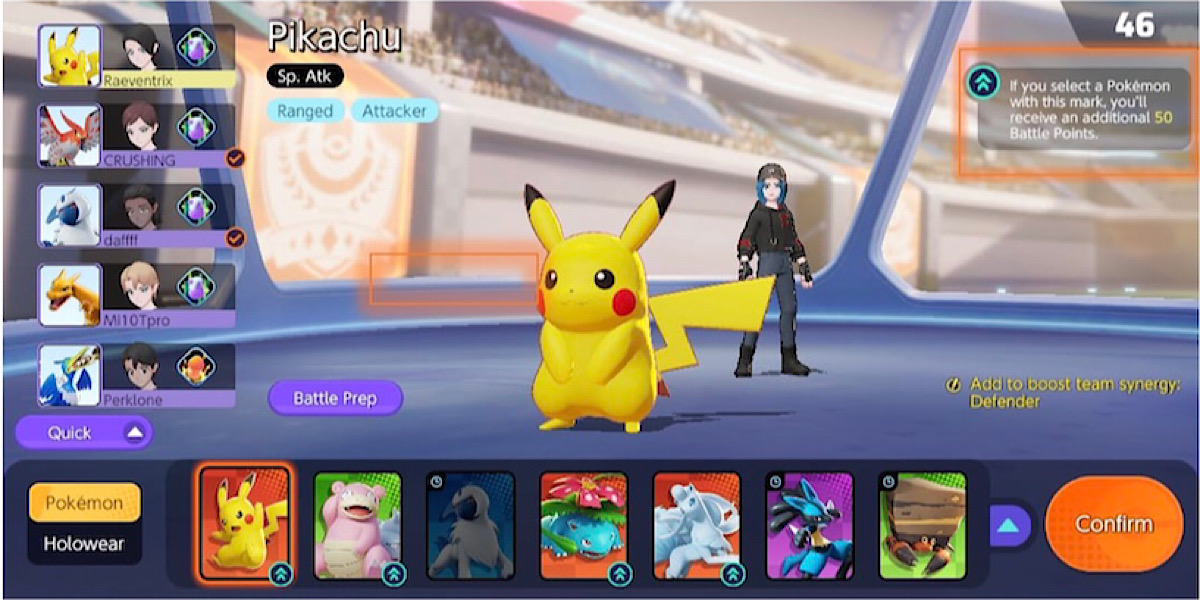Select the Lucario card
The height and width of the screenshot is (600, 1200).
pyautogui.click(x=809, y=524)
